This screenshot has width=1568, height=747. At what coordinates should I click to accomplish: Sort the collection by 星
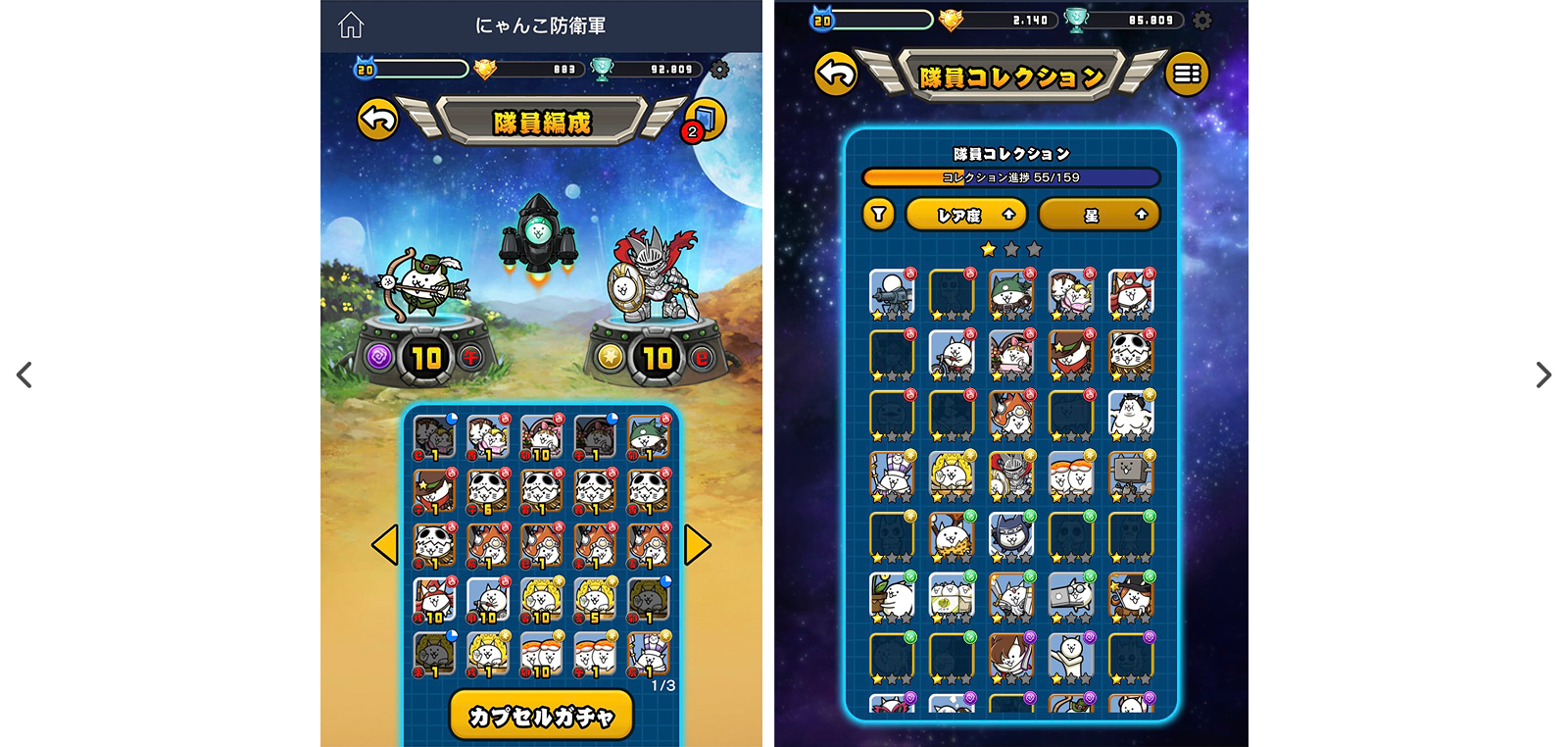[1099, 215]
